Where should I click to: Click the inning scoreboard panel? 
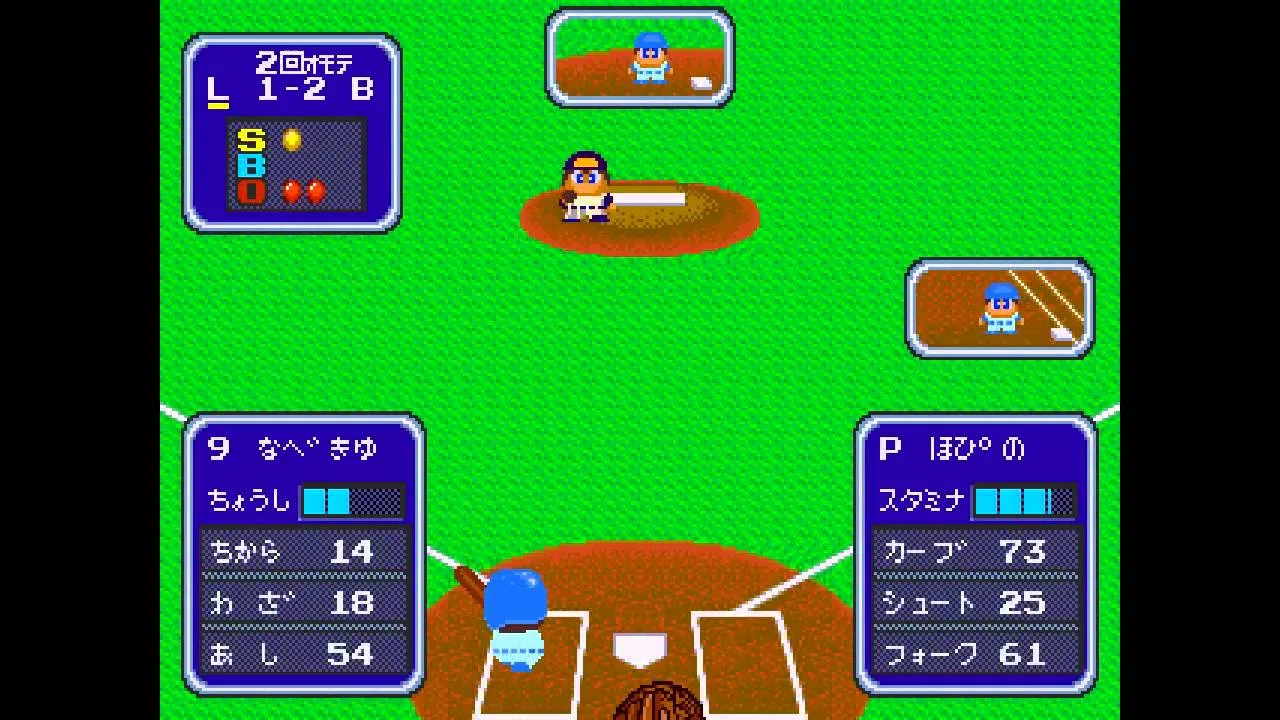tap(291, 133)
